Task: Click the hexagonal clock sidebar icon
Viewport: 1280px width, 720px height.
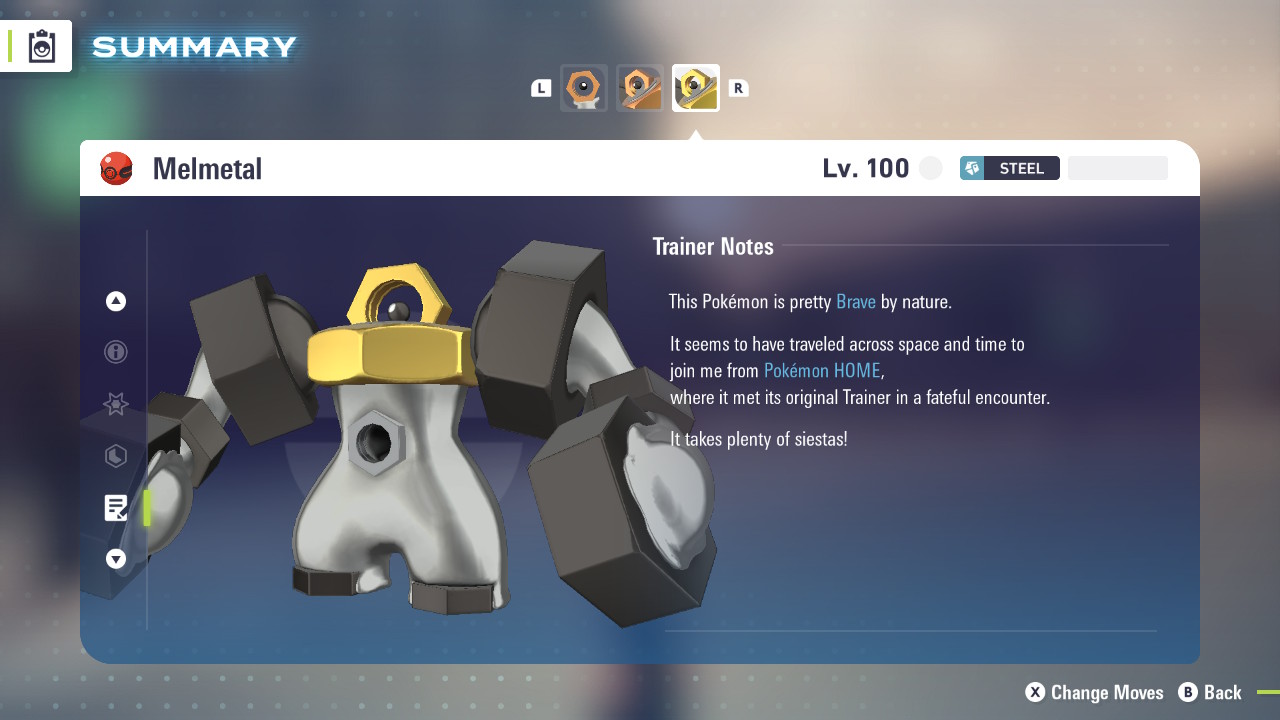Action: (x=115, y=456)
